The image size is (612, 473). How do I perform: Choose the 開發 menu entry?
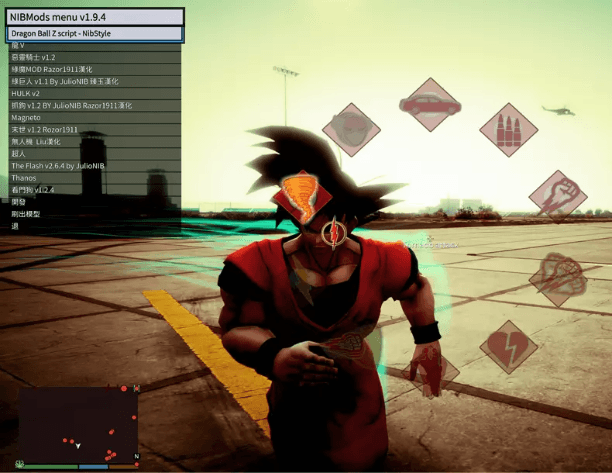(x=93, y=201)
